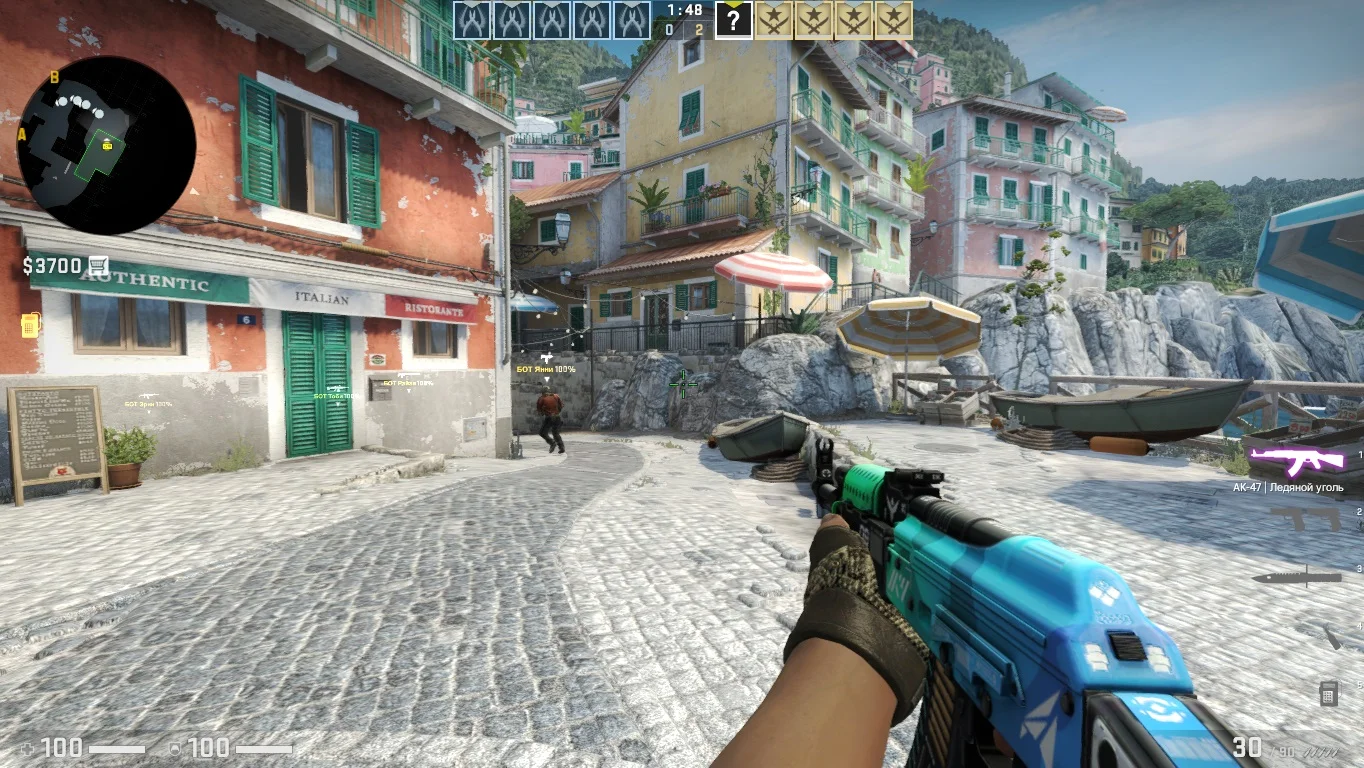Select bomb site A marker on radar
Screen dimensions: 1364x768
(x=22, y=135)
